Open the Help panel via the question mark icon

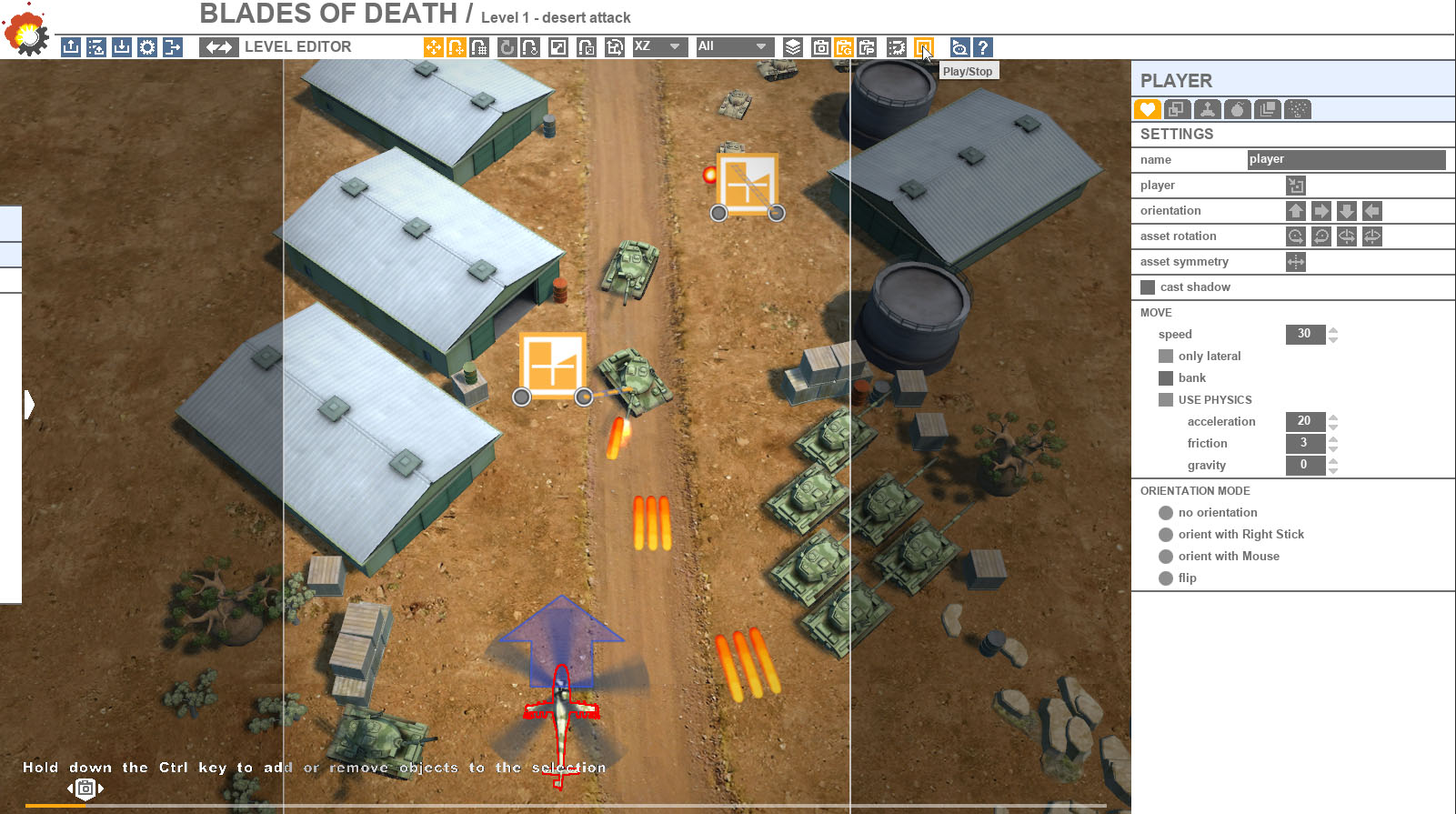click(x=983, y=46)
